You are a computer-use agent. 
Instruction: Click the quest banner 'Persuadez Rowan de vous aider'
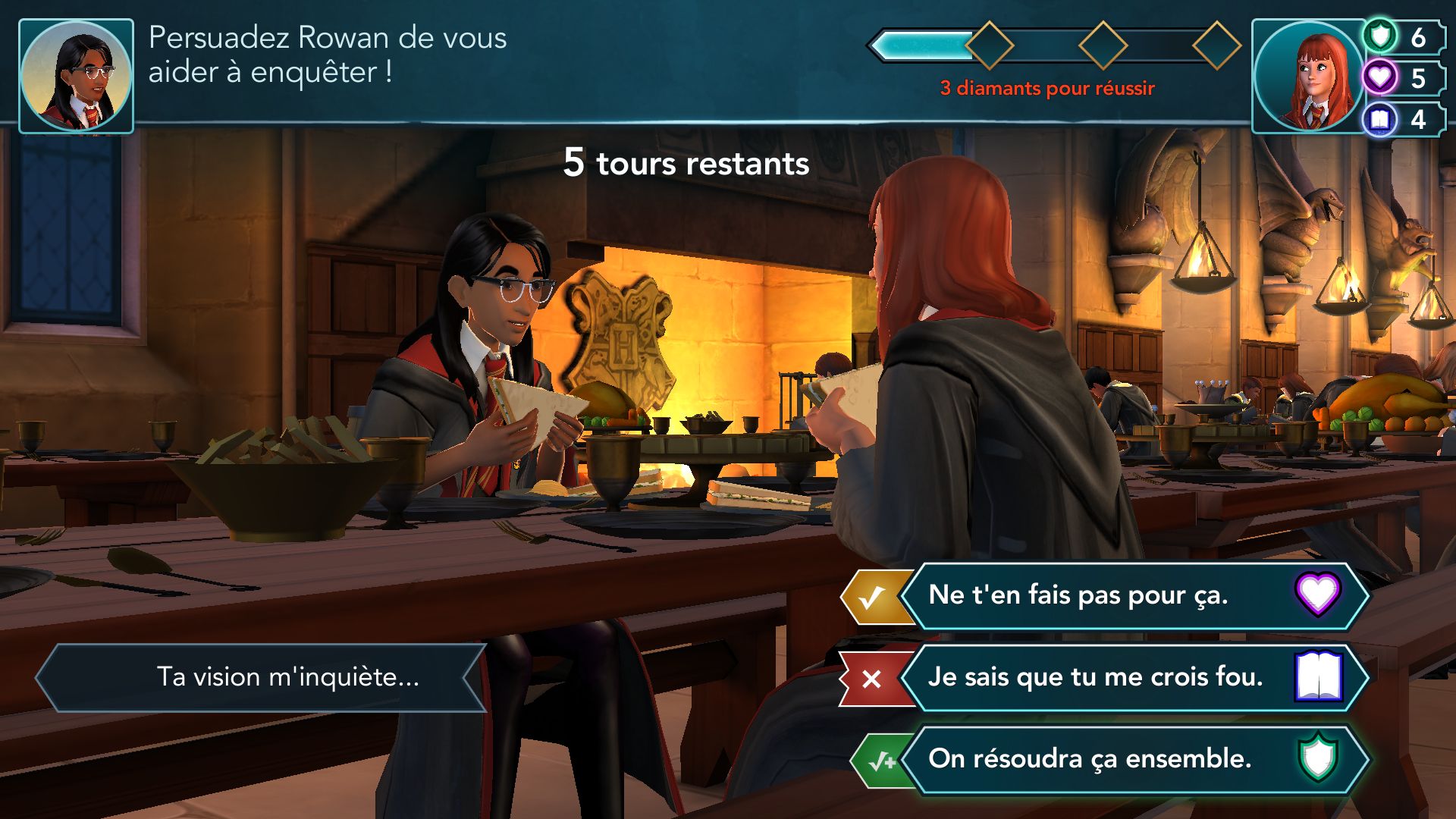click(326, 57)
